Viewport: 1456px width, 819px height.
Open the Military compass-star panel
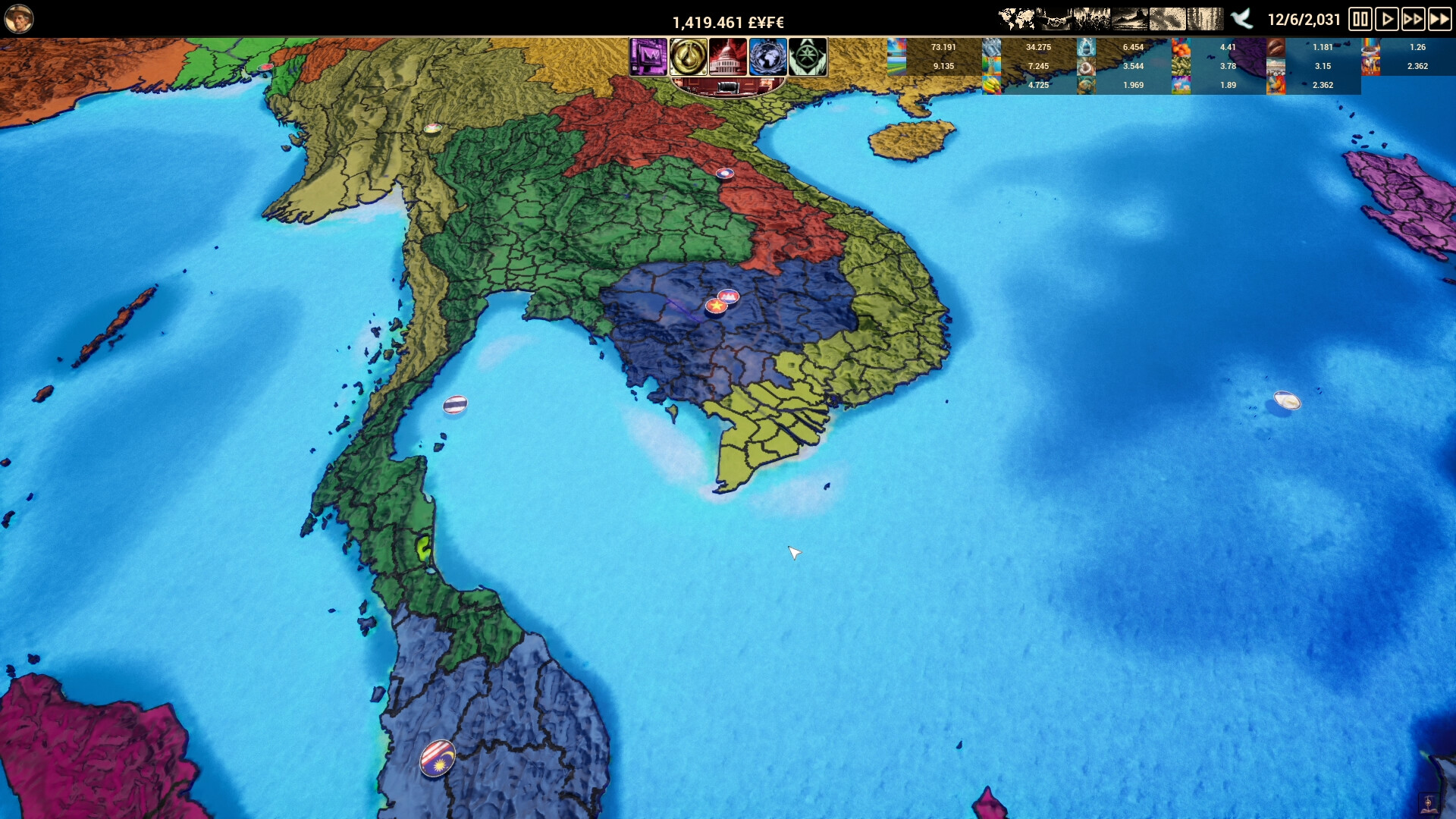point(808,57)
